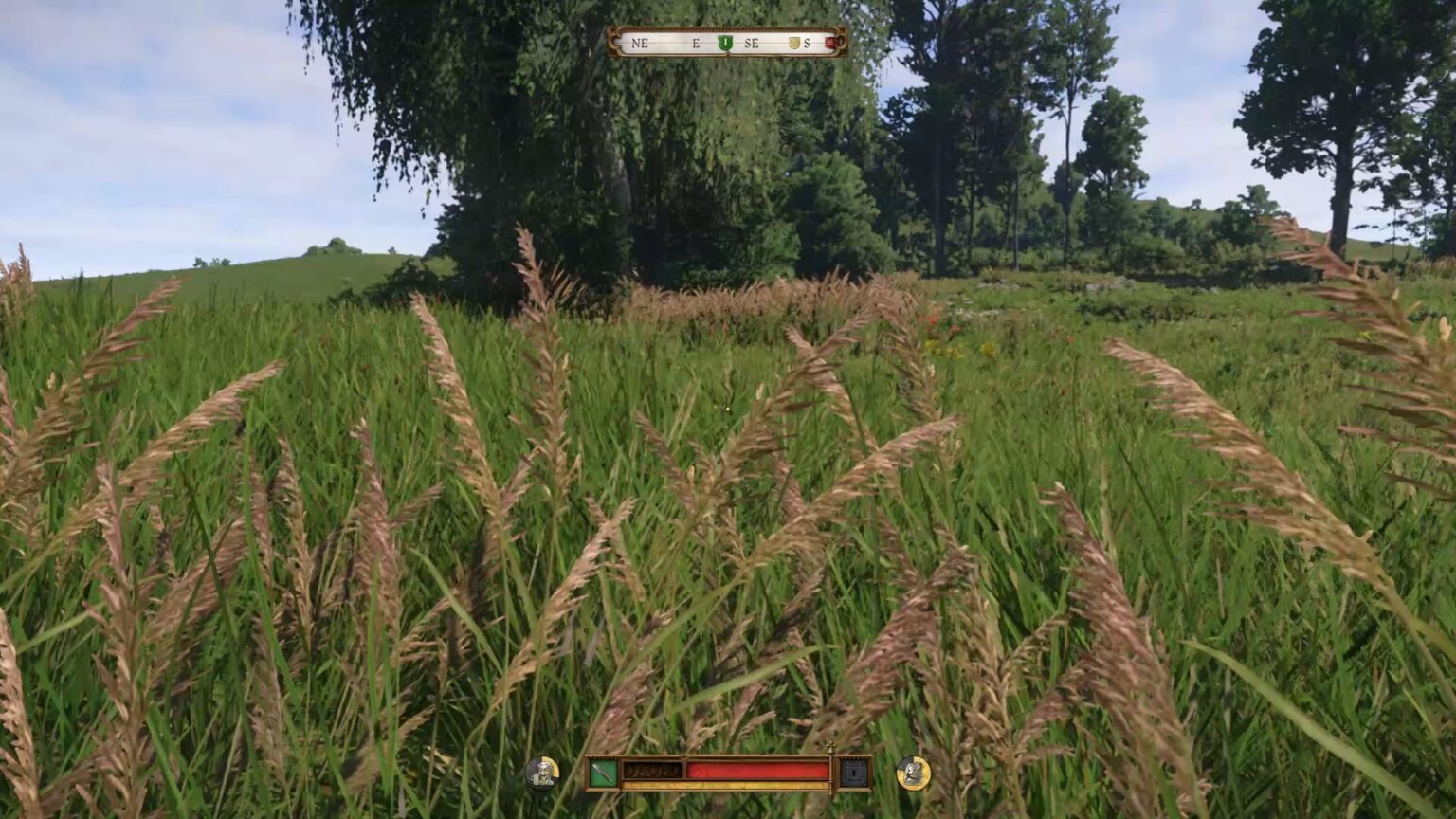Viewport: 1456px width, 819px height.
Task: Click the "S" label on the compass bar
Action: (807, 43)
